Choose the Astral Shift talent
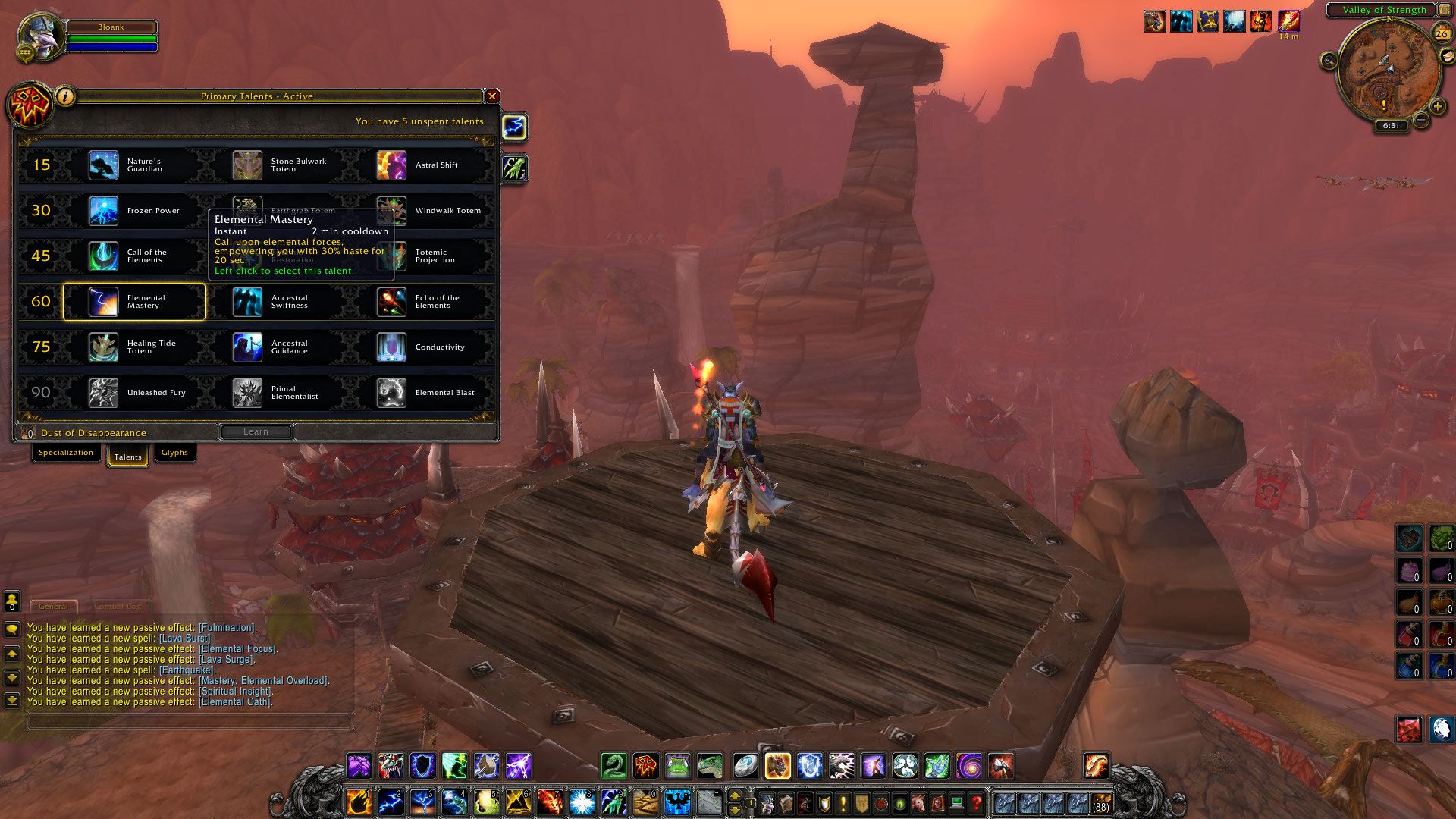1456x819 pixels. [x=422, y=165]
